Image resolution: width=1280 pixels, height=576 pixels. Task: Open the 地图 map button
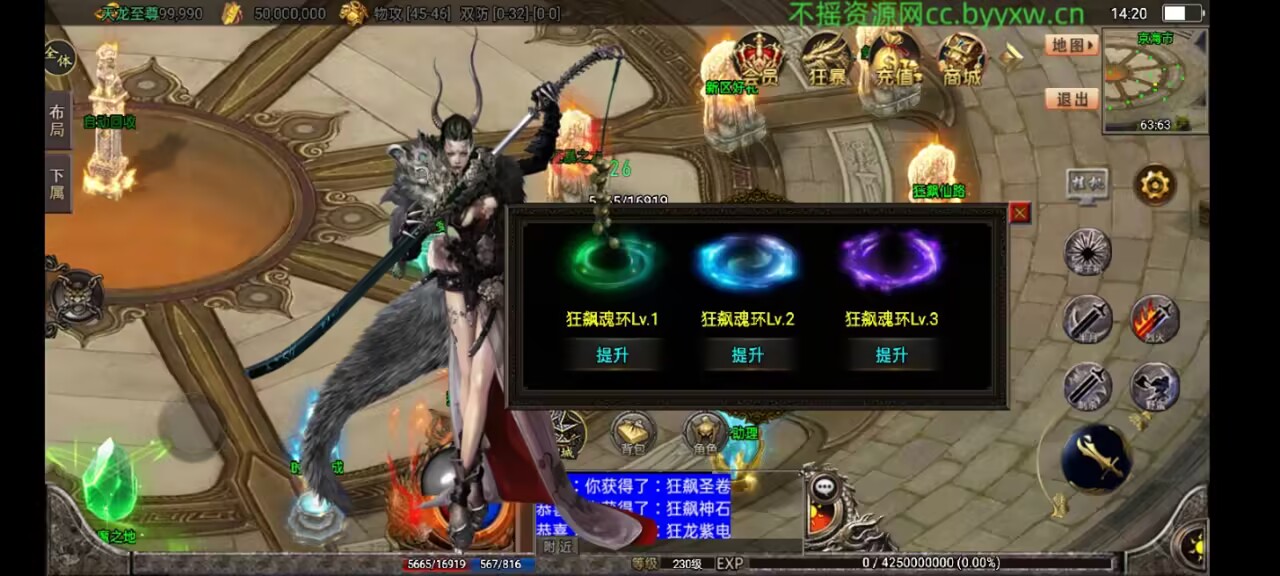(x=1071, y=45)
